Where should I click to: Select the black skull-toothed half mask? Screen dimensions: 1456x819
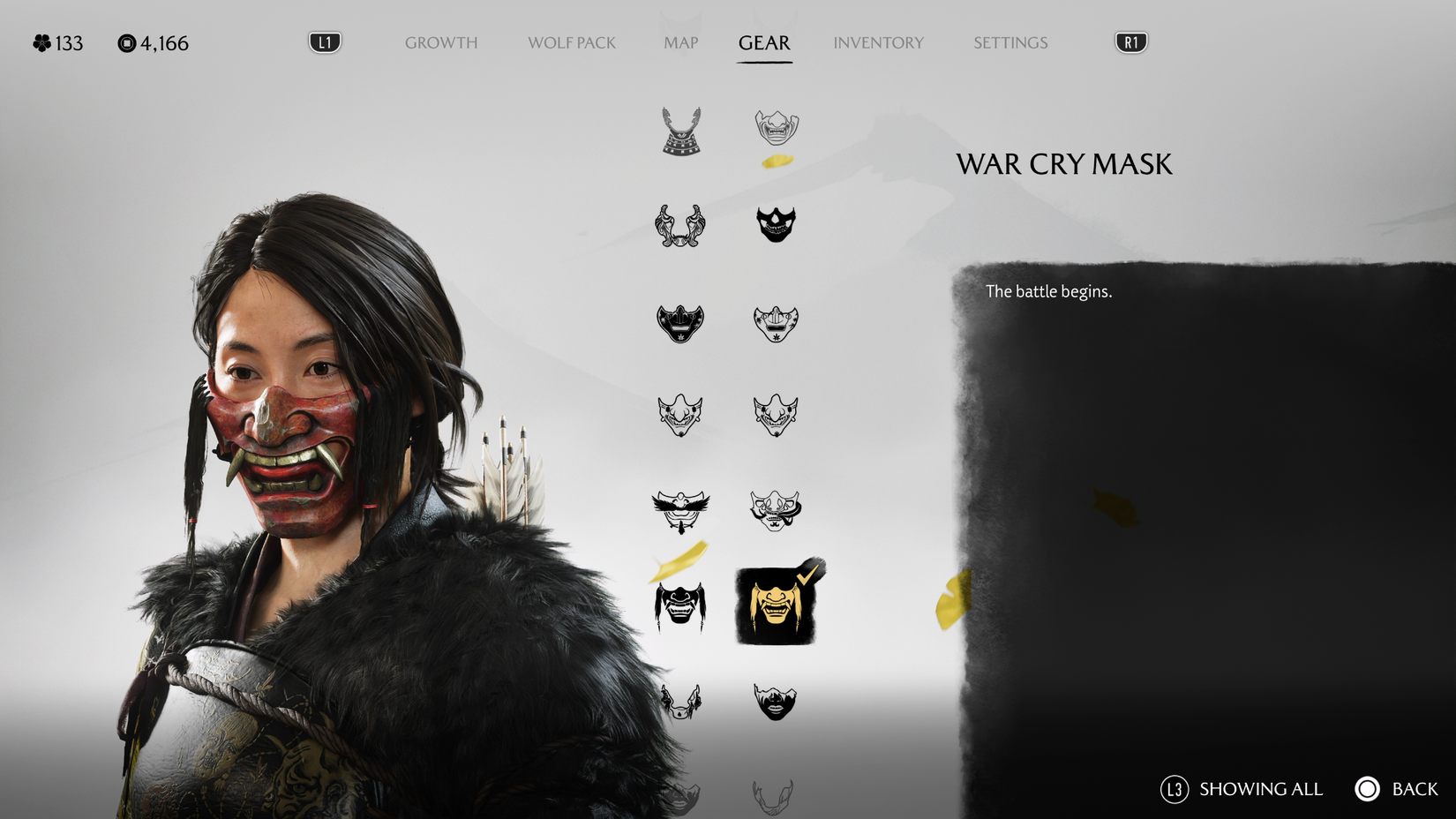[x=777, y=226]
